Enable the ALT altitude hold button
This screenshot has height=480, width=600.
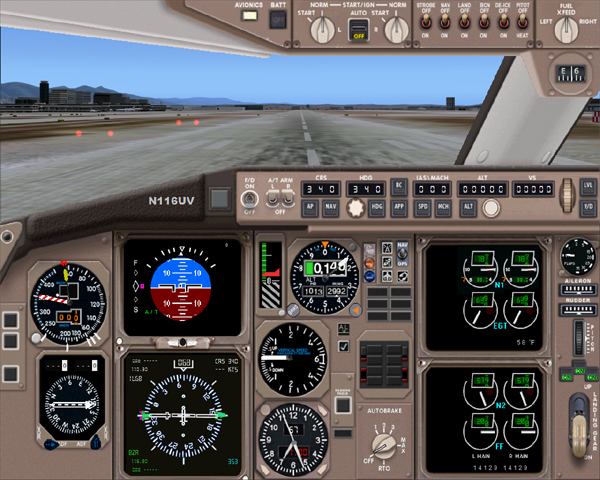pyautogui.click(x=468, y=207)
